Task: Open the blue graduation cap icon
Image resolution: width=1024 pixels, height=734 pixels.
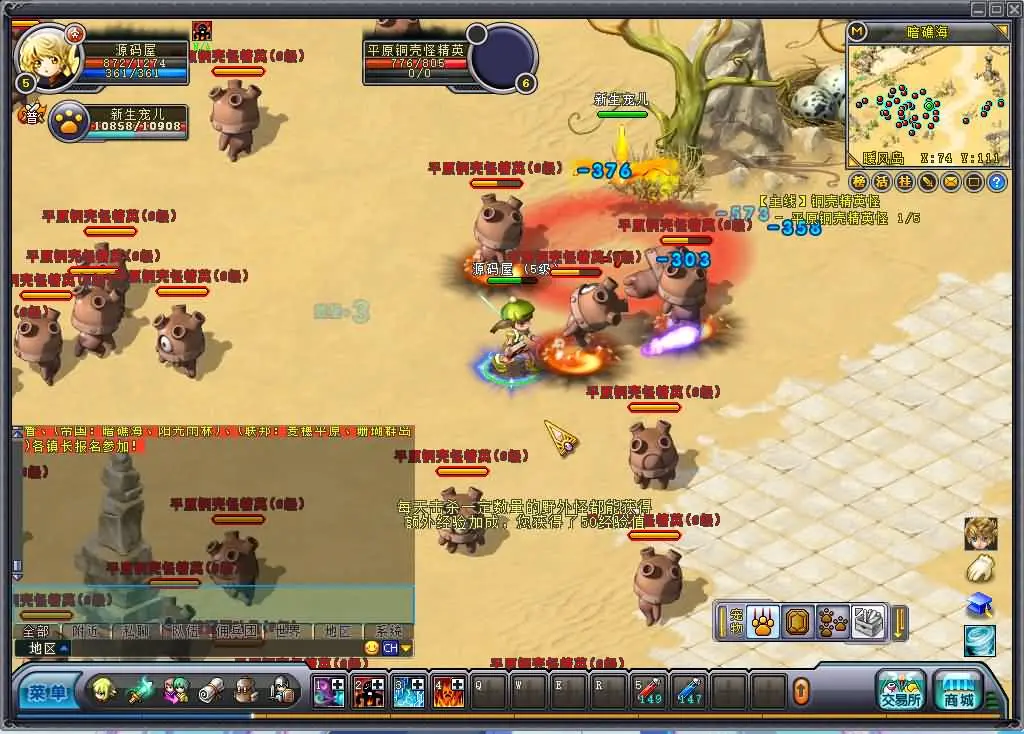Action: [x=980, y=604]
